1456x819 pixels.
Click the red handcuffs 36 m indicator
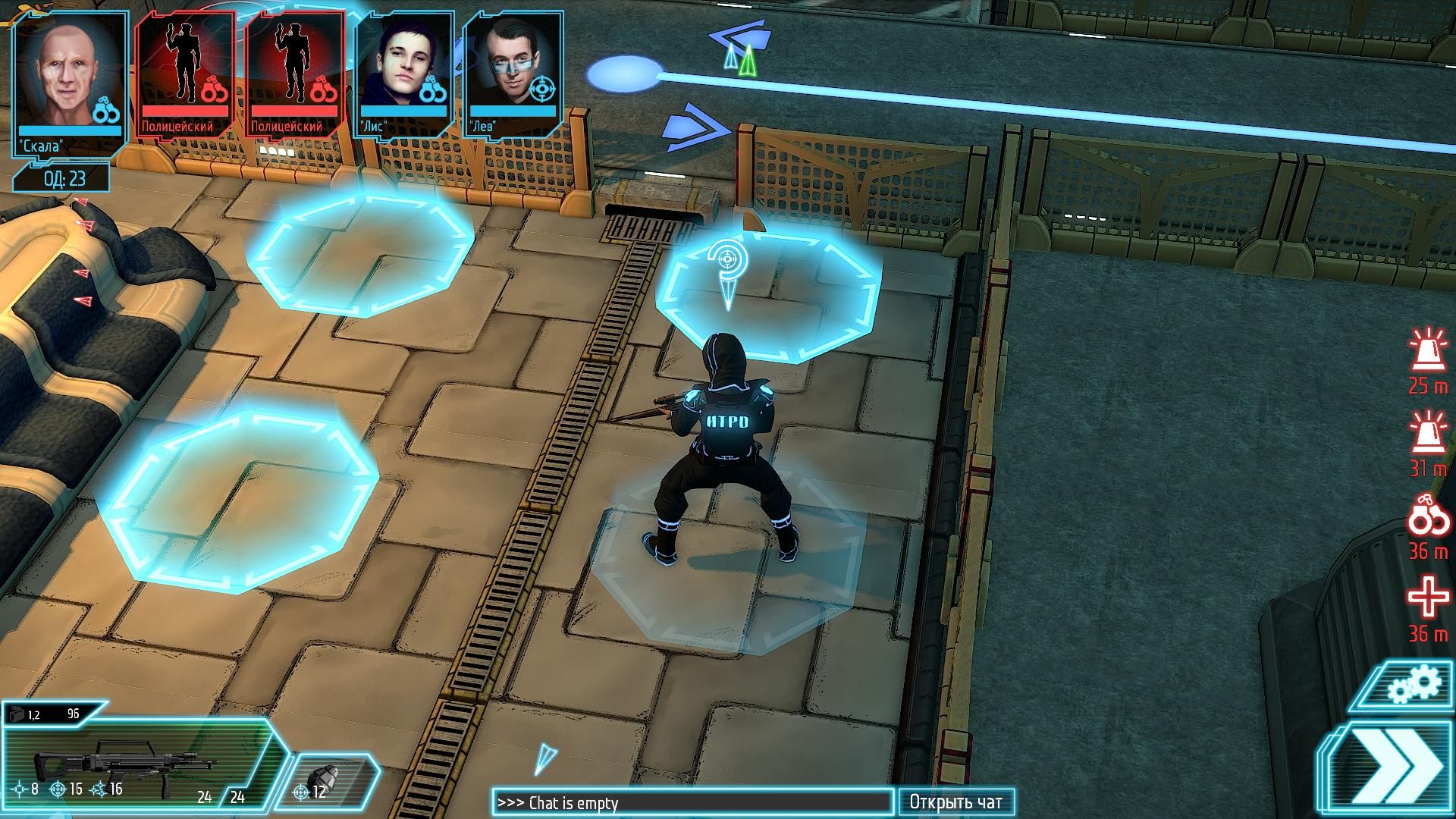click(1428, 529)
